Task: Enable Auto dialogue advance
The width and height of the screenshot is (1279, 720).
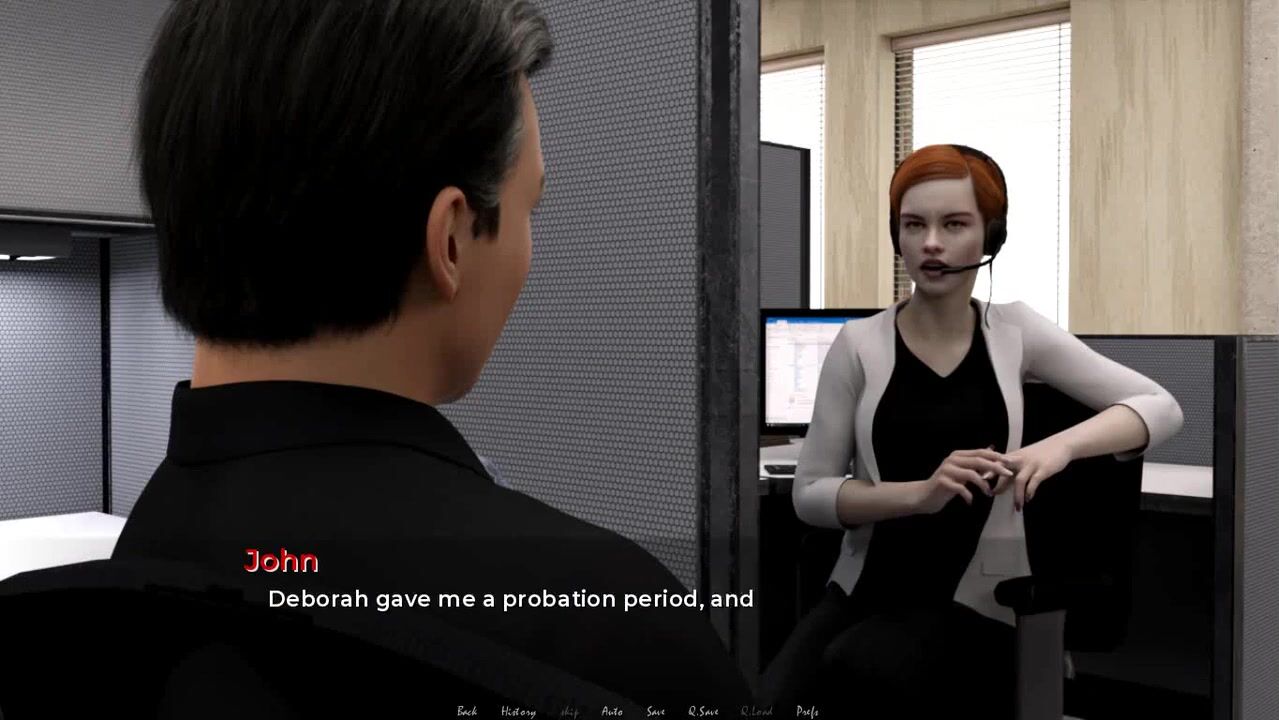Action: (612, 711)
